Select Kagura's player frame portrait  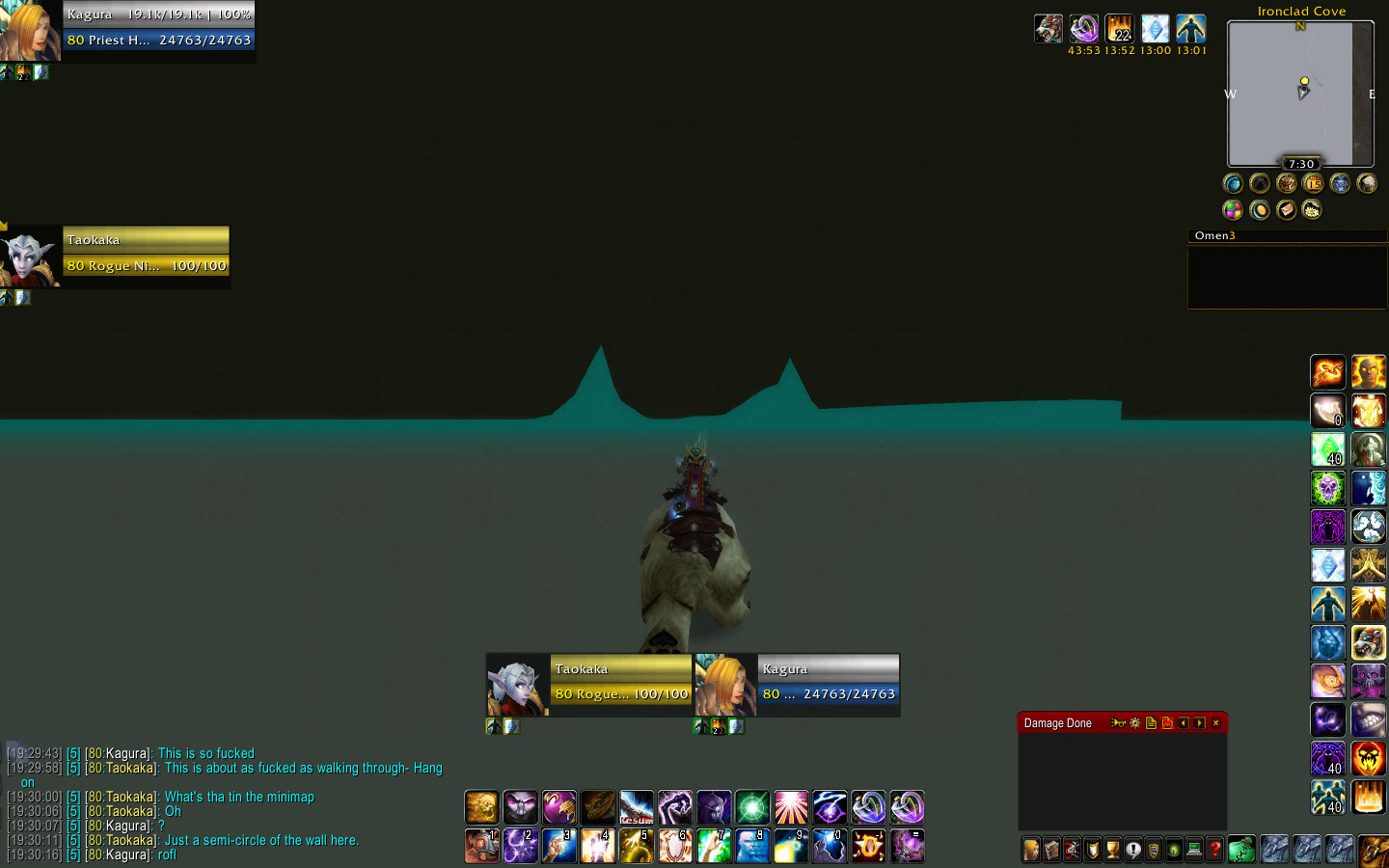coord(30,30)
